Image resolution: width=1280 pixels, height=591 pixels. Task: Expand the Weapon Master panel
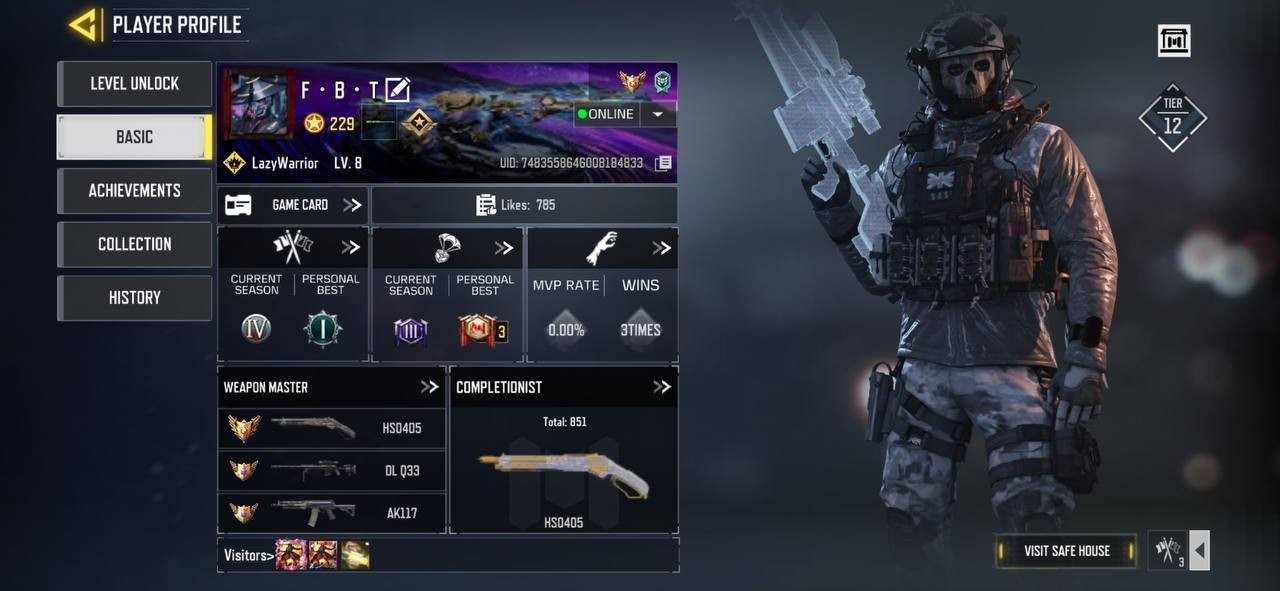429,387
